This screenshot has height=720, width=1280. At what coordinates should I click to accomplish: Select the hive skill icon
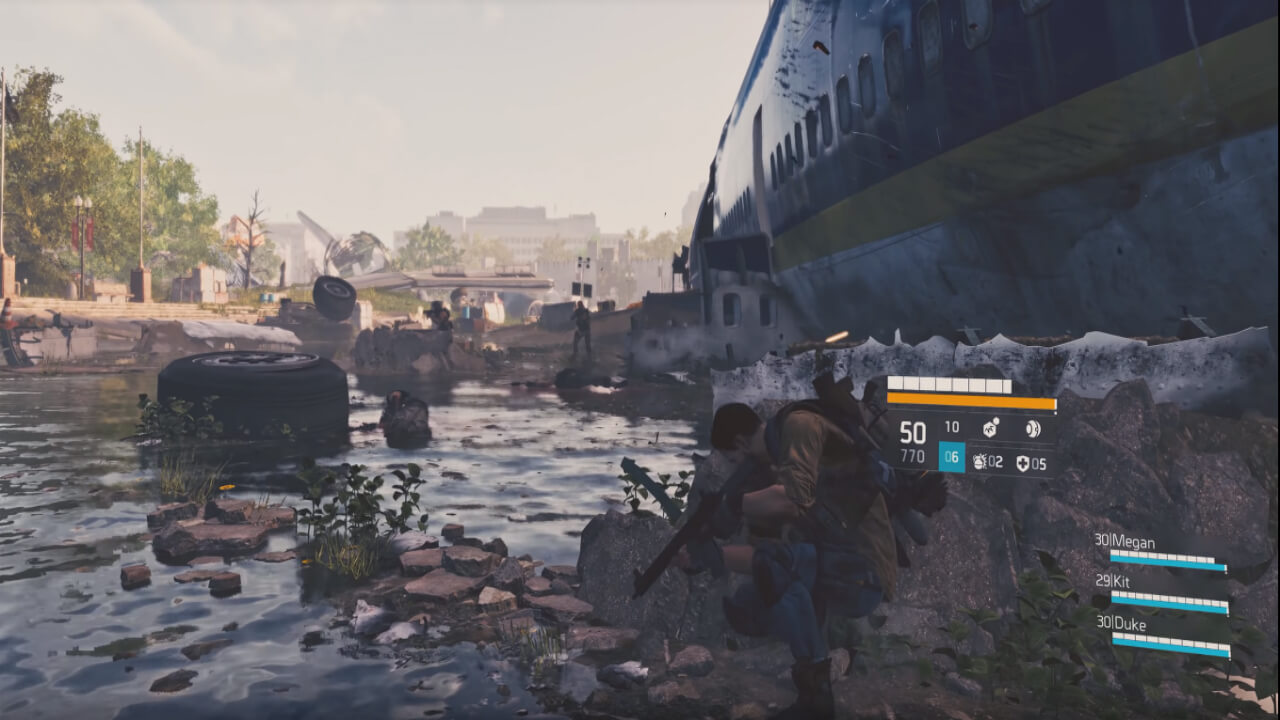988,429
